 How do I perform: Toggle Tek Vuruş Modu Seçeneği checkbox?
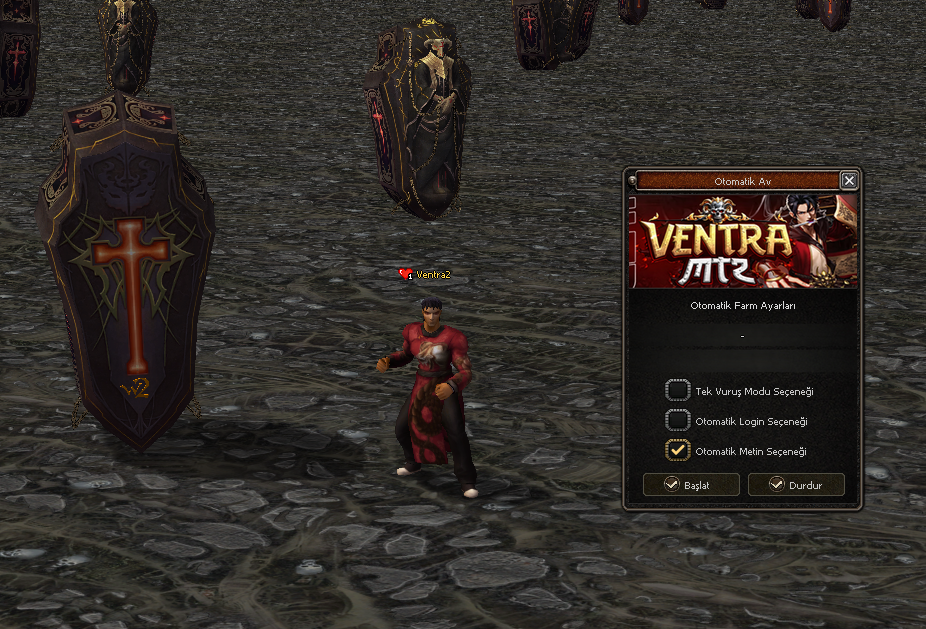678,391
